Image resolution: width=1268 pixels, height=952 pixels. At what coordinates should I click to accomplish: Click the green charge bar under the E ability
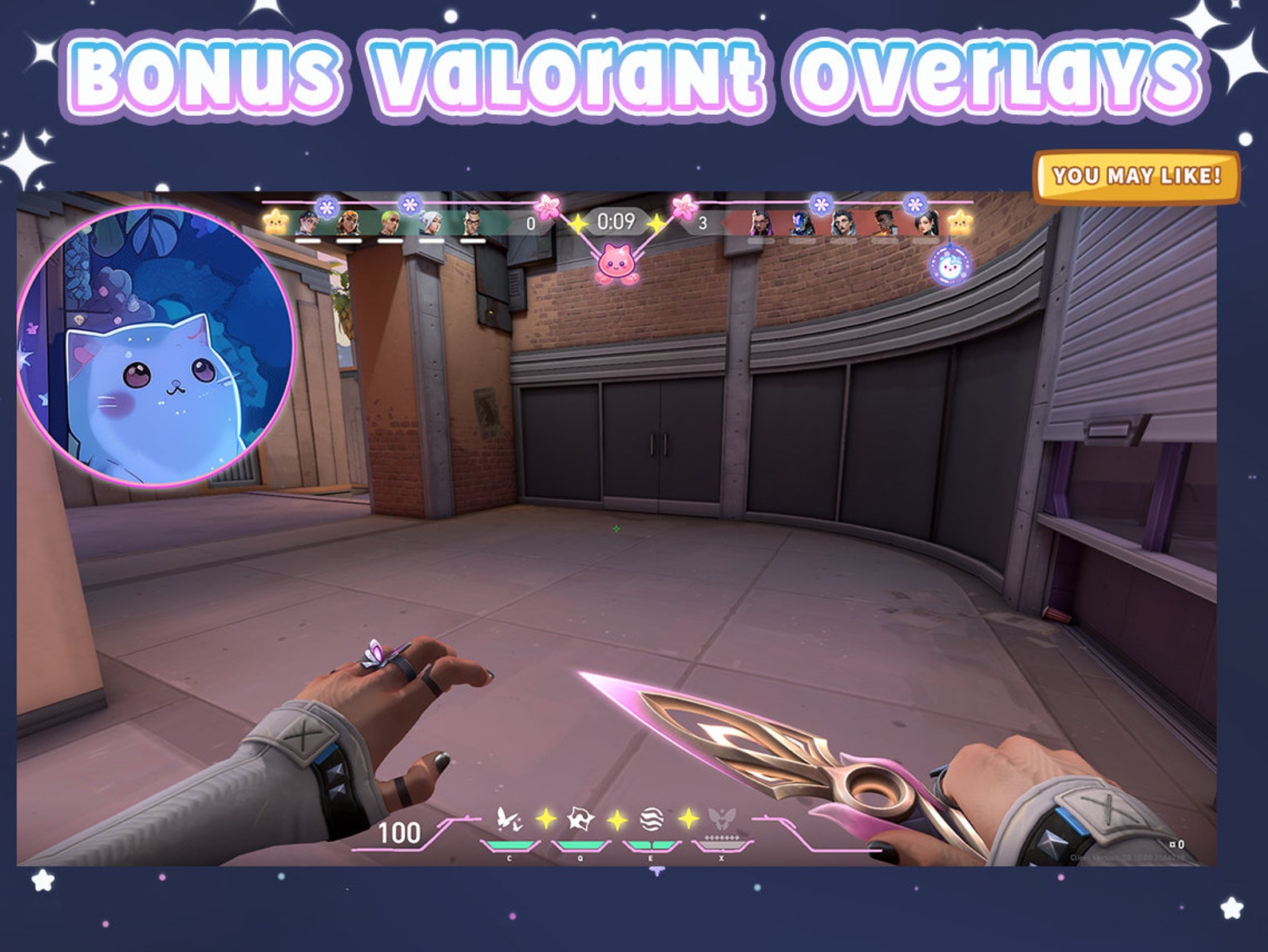tap(652, 845)
